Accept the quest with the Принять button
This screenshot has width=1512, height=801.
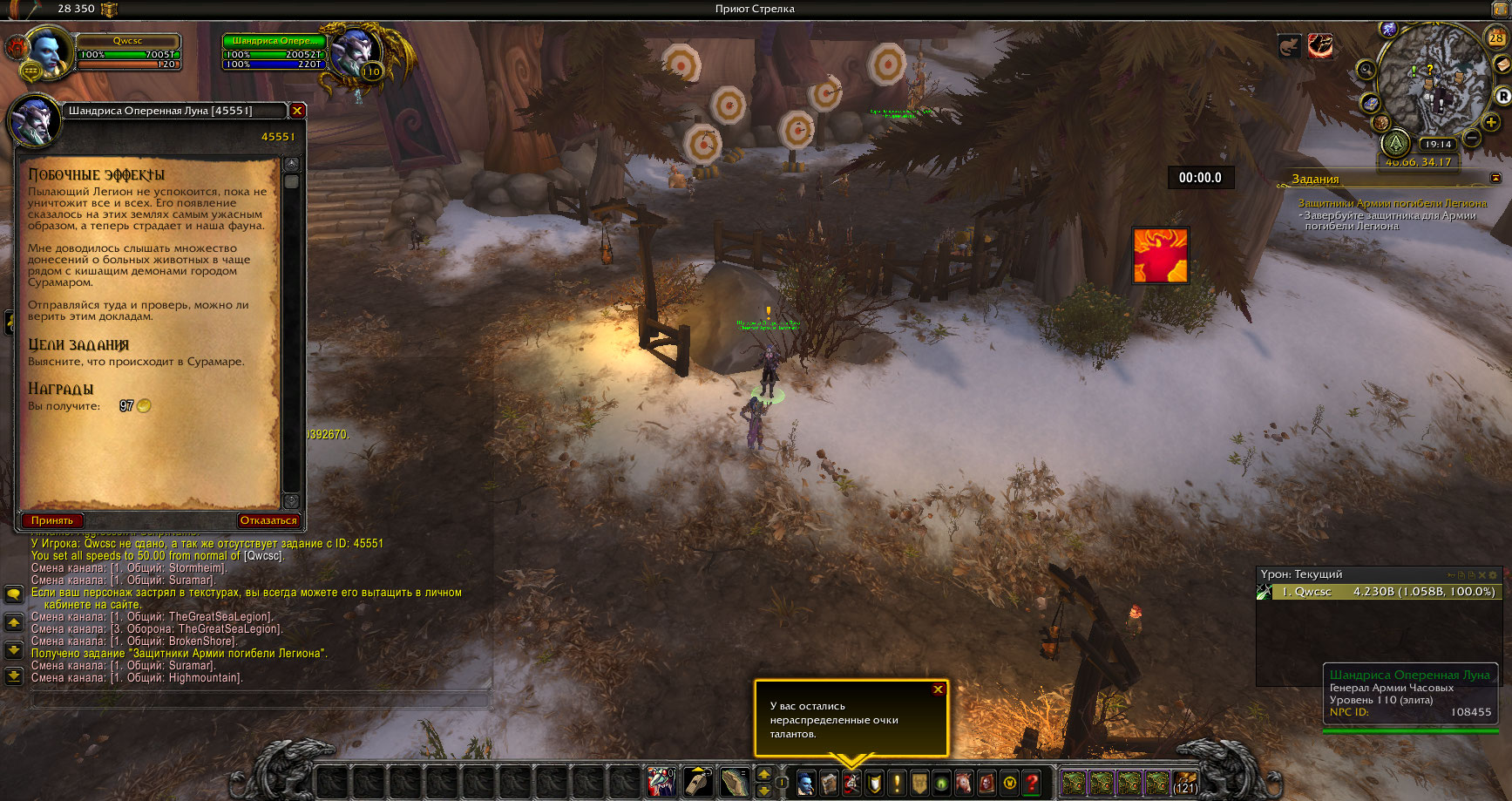[52, 520]
